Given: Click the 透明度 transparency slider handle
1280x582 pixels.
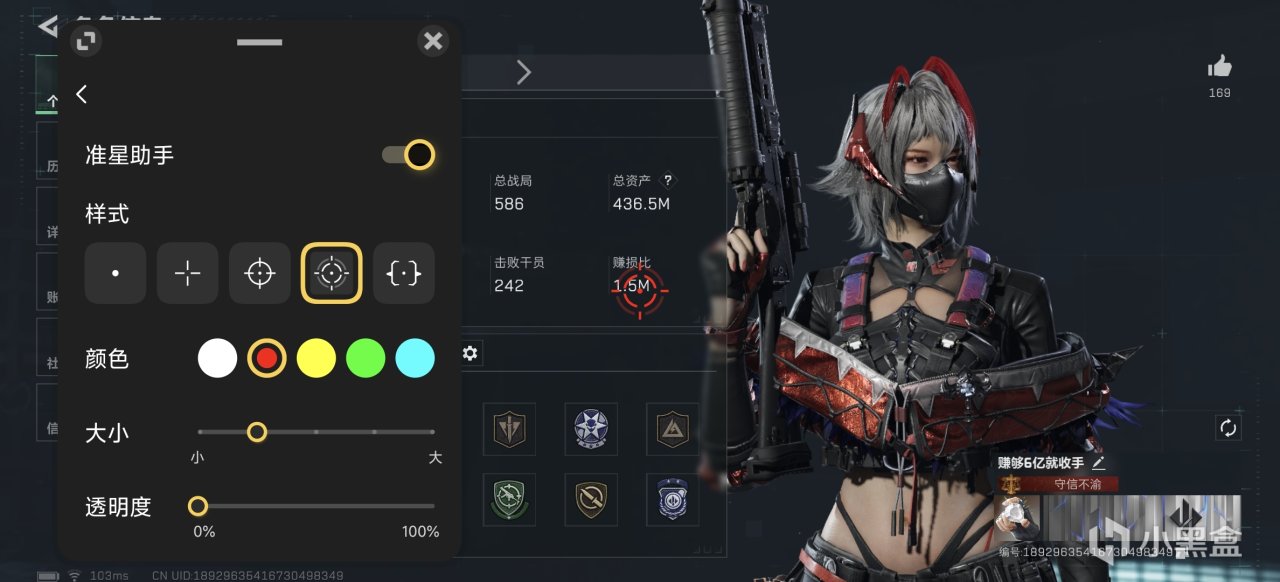Looking at the screenshot, I should (198, 506).
